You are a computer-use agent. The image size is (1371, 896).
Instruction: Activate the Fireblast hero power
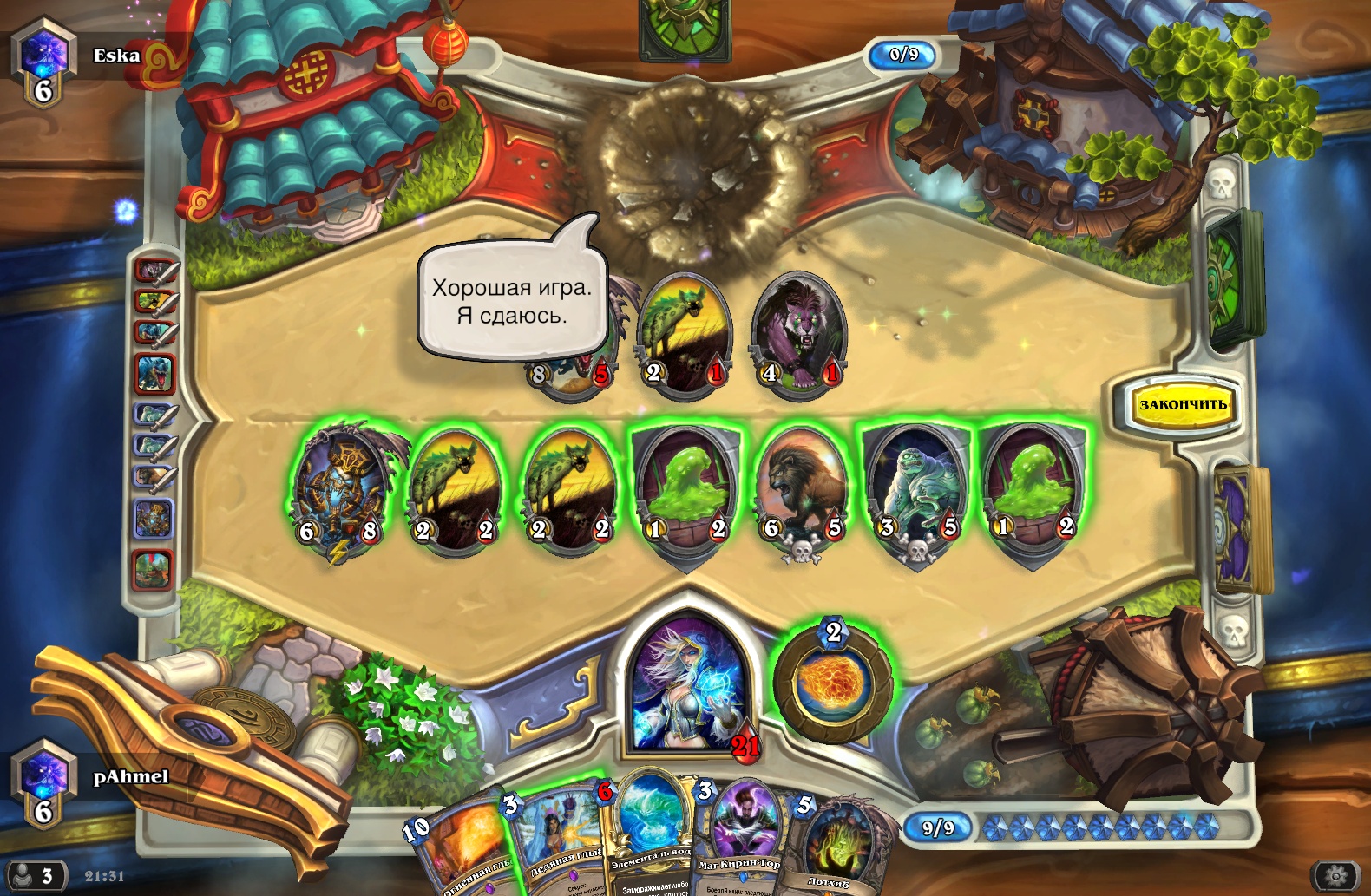coord(833,683)
